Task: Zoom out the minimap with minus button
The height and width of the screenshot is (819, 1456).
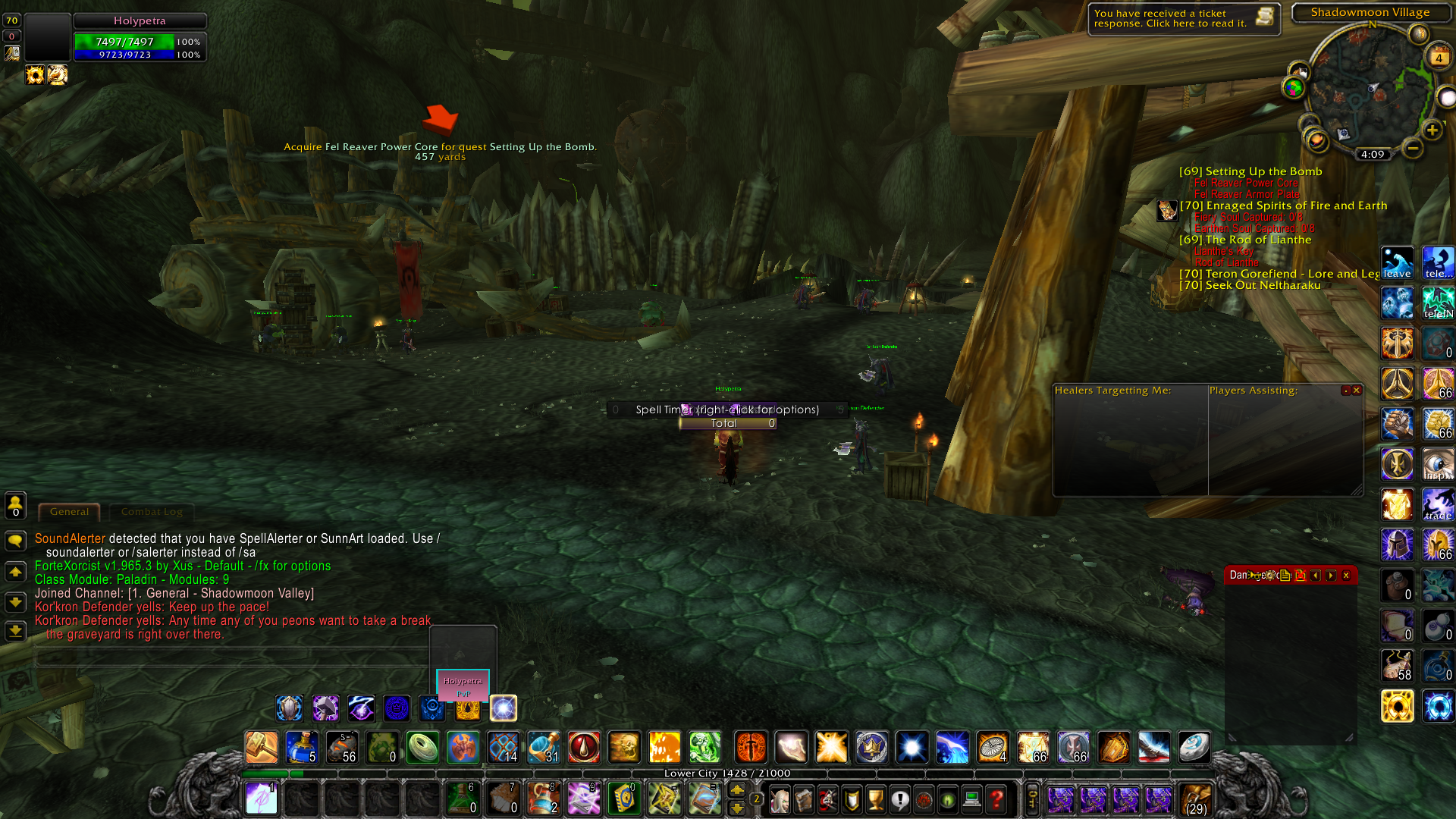Action: pos(1412,149)
